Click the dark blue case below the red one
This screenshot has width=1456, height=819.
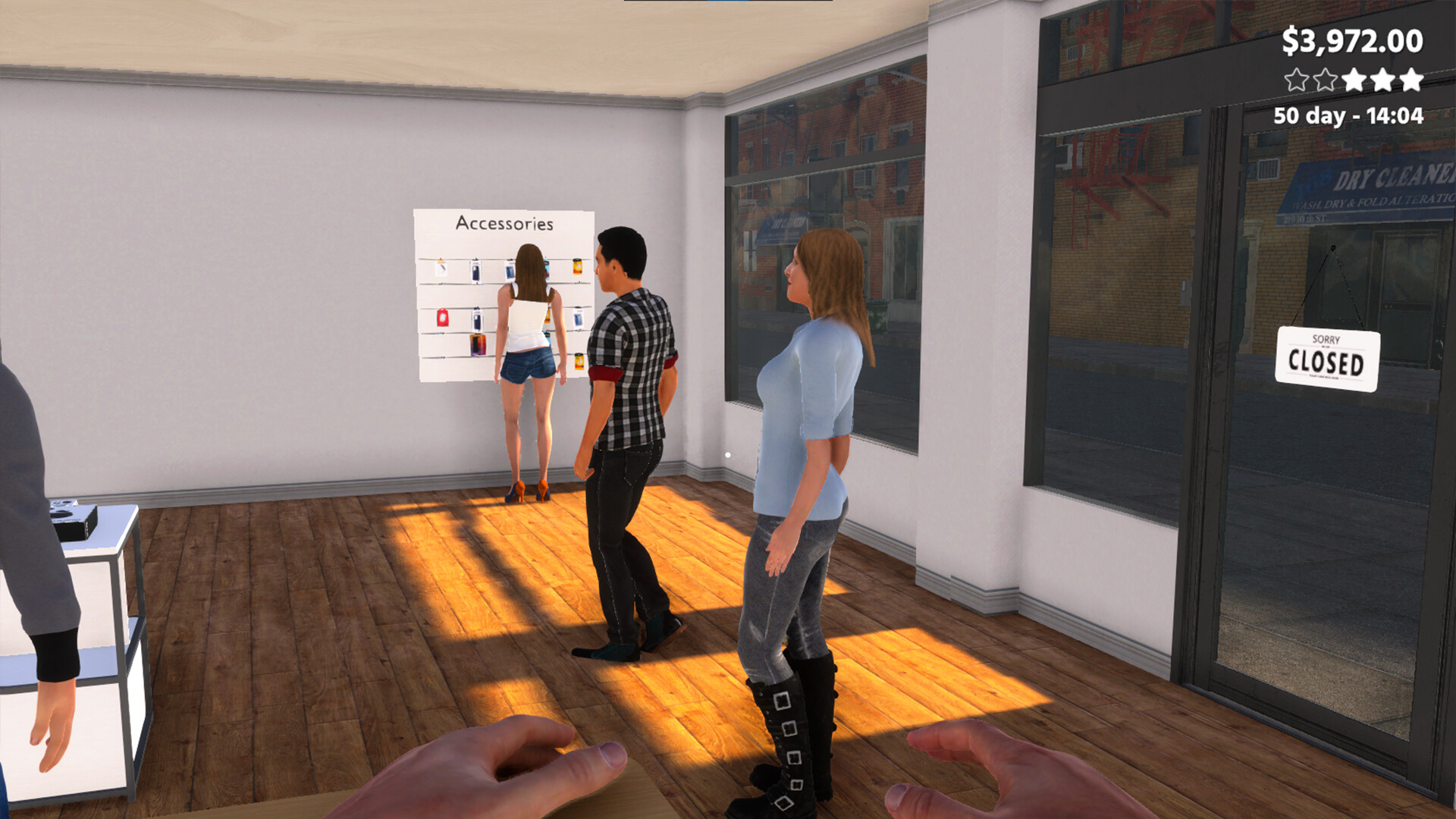pyautogui.click(x=478, y=318)
